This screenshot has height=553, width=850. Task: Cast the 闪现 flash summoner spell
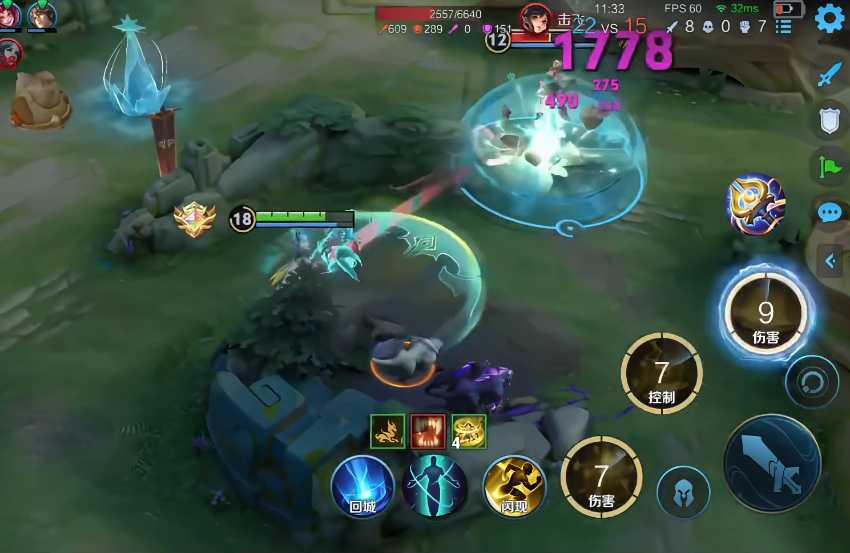coord(514,486)
